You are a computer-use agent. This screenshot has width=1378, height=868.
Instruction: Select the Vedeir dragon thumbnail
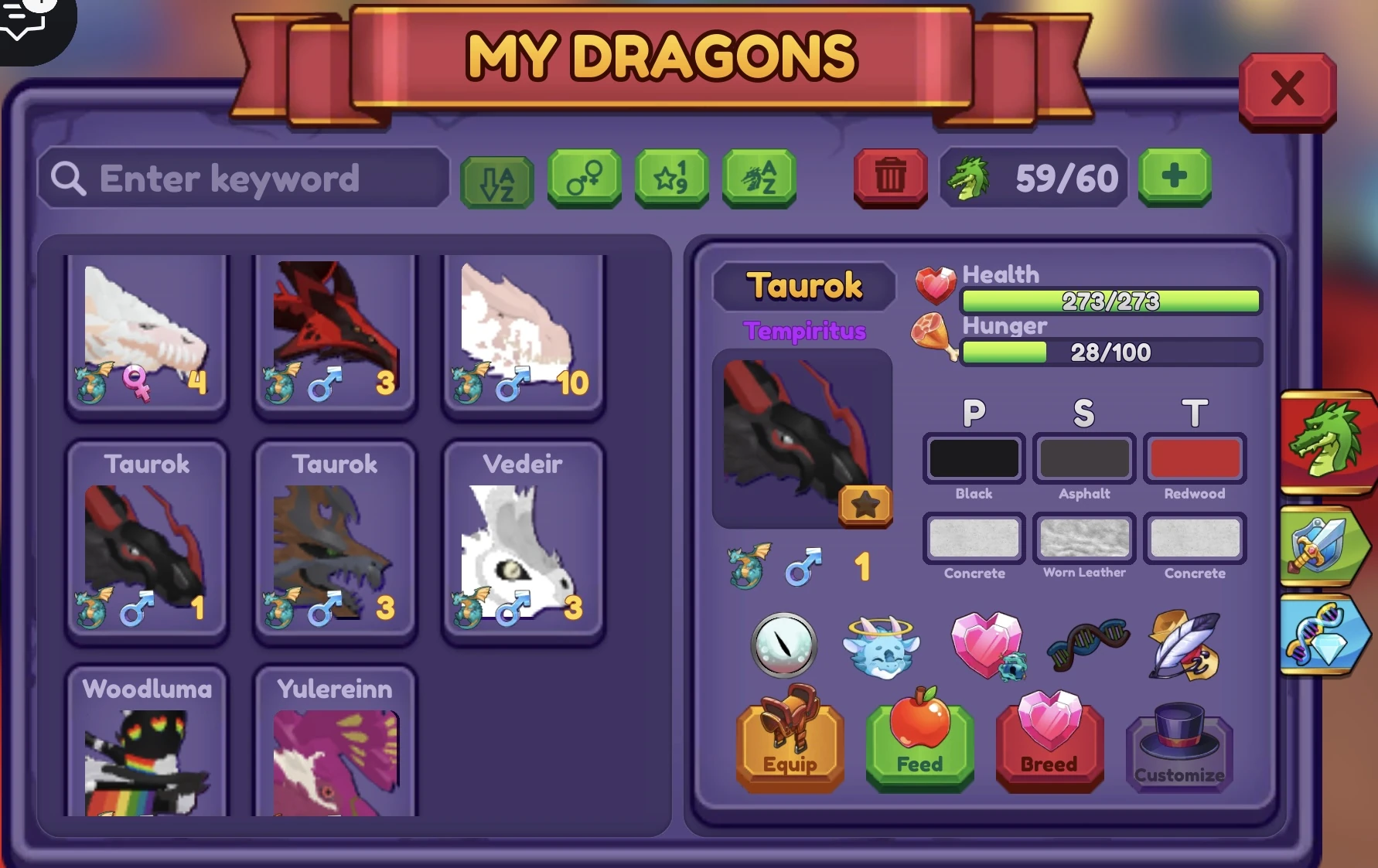tap(524, 541)
